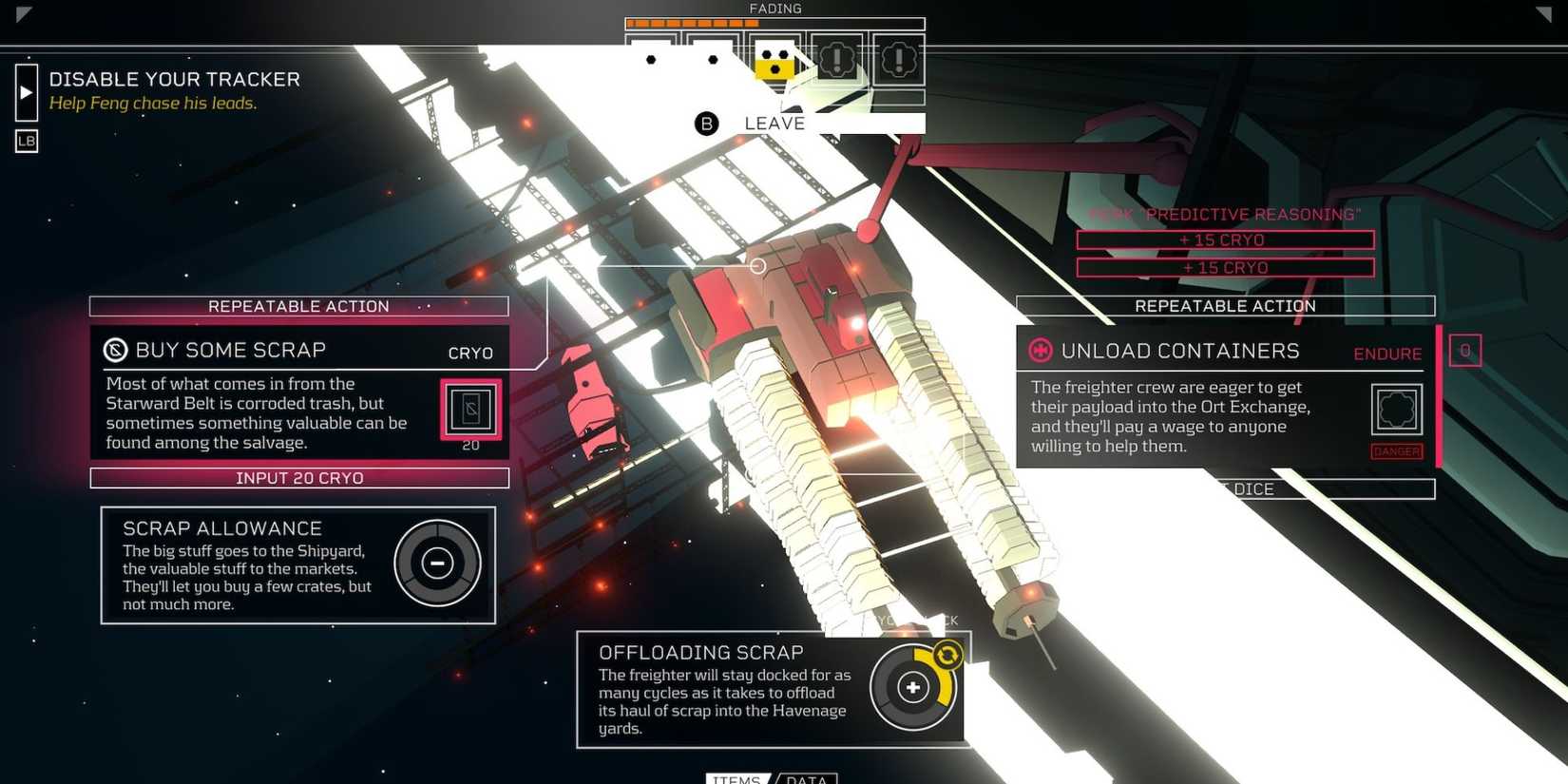This screenshot has height=784, width=1568.
Task: Switch to the ITEMS tab
Action: [736, 779]
